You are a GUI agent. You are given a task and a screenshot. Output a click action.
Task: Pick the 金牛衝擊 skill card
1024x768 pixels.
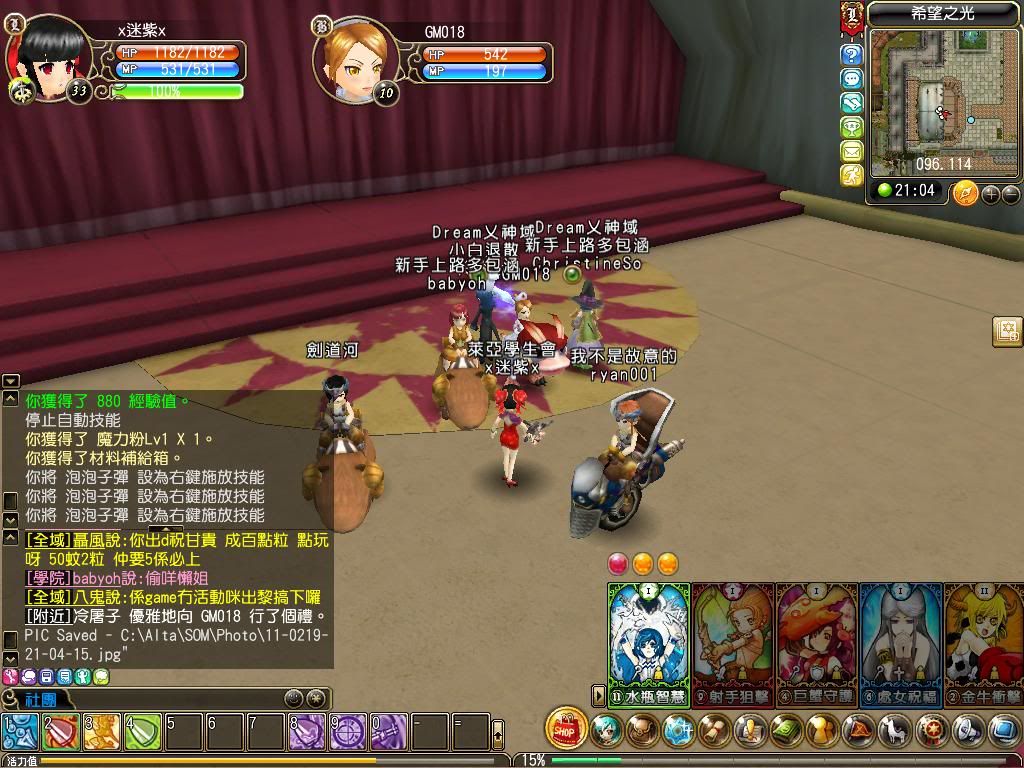click(984, 640)
